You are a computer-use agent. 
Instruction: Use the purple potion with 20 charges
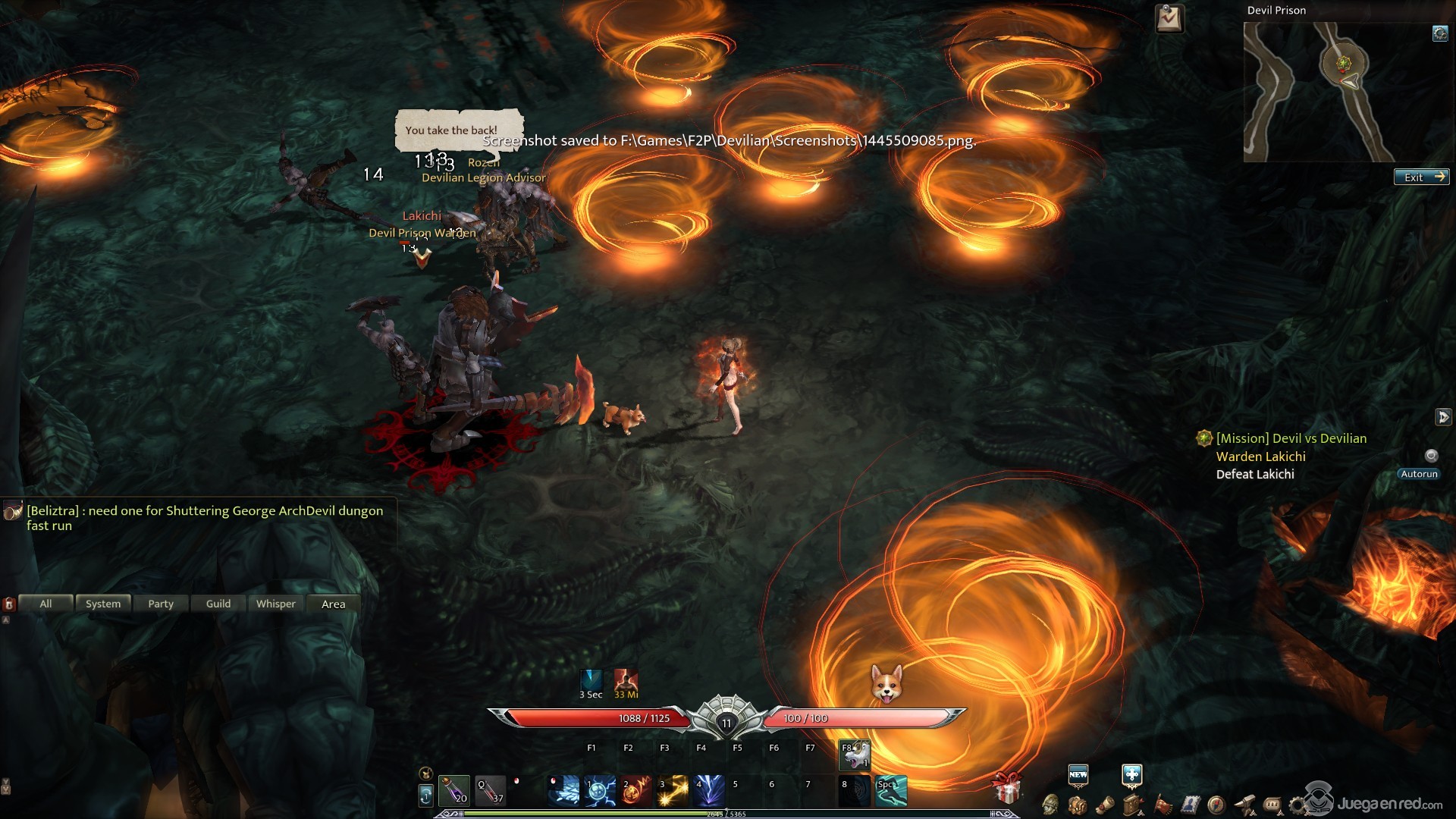(454, 790)
